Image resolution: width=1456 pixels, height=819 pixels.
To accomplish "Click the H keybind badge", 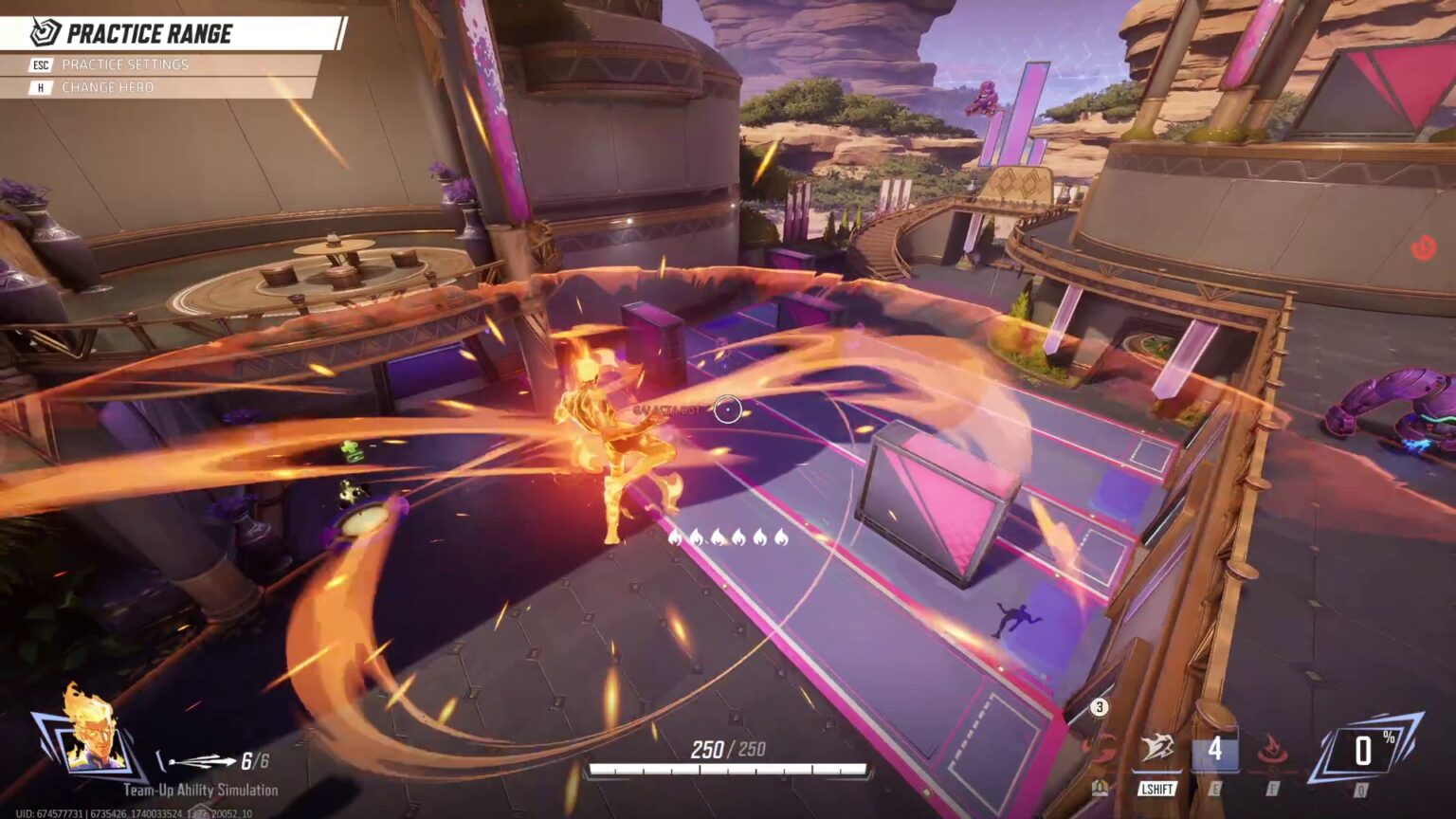I will click(x=40, y=86).
